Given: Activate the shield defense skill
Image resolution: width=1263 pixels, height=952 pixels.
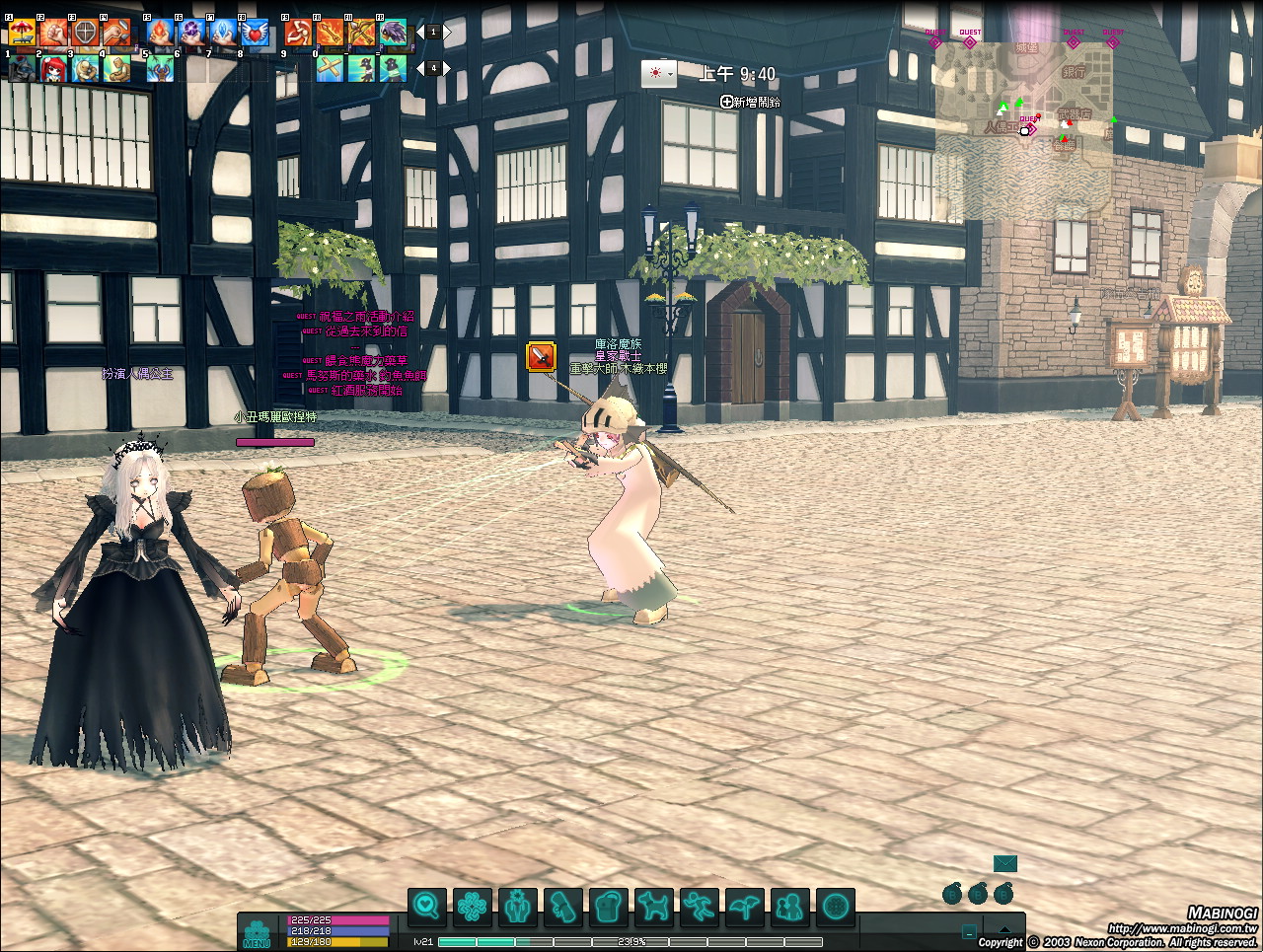Looking at the screenshot, I should tap(85, 34).
